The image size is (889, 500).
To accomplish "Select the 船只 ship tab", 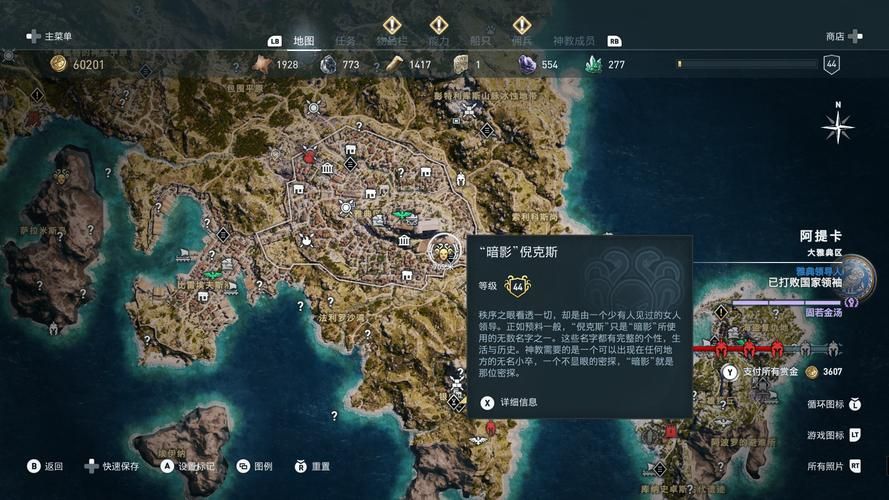I will click(x=481, y=41).
